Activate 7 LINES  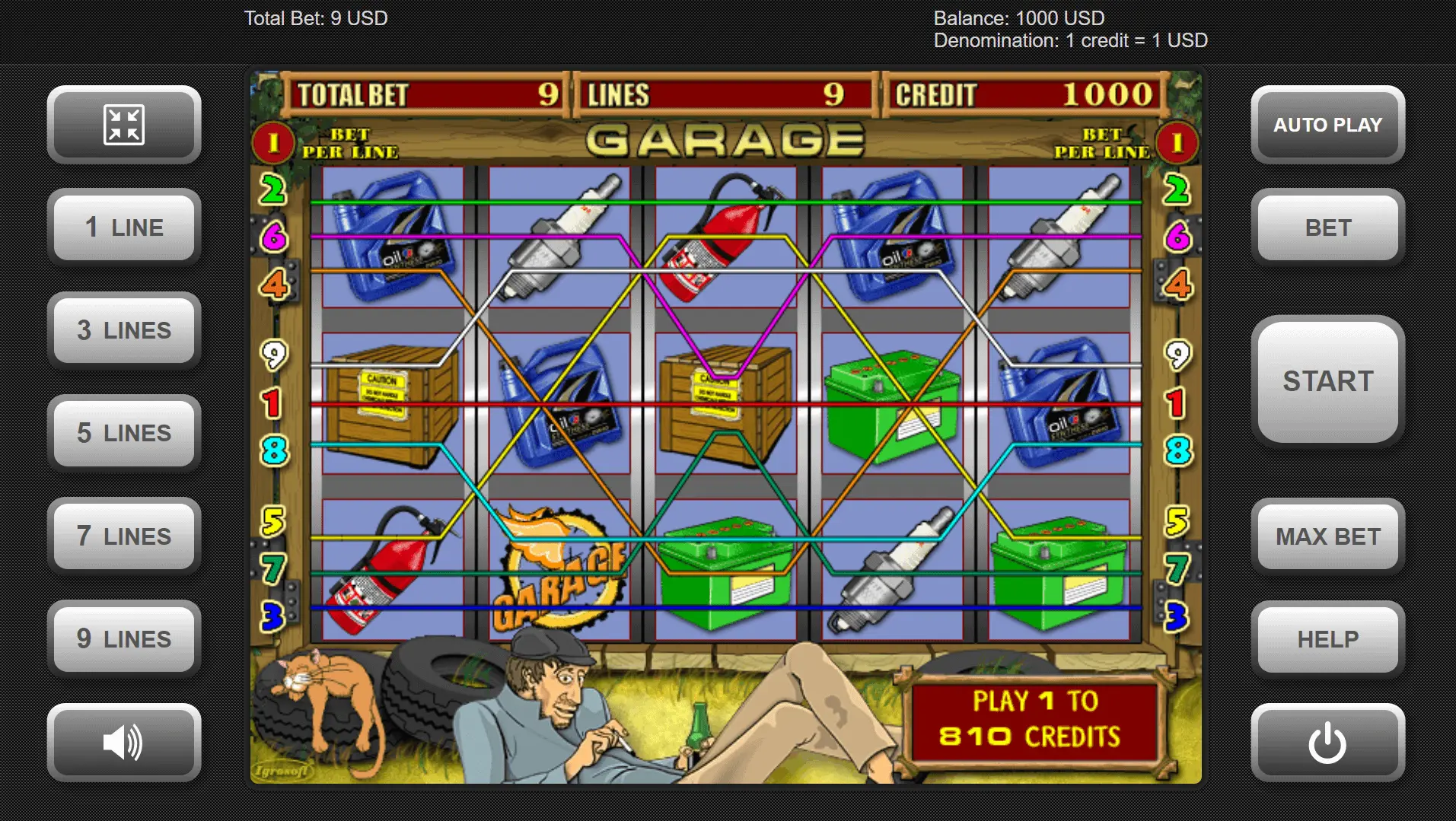pos(124,536)
